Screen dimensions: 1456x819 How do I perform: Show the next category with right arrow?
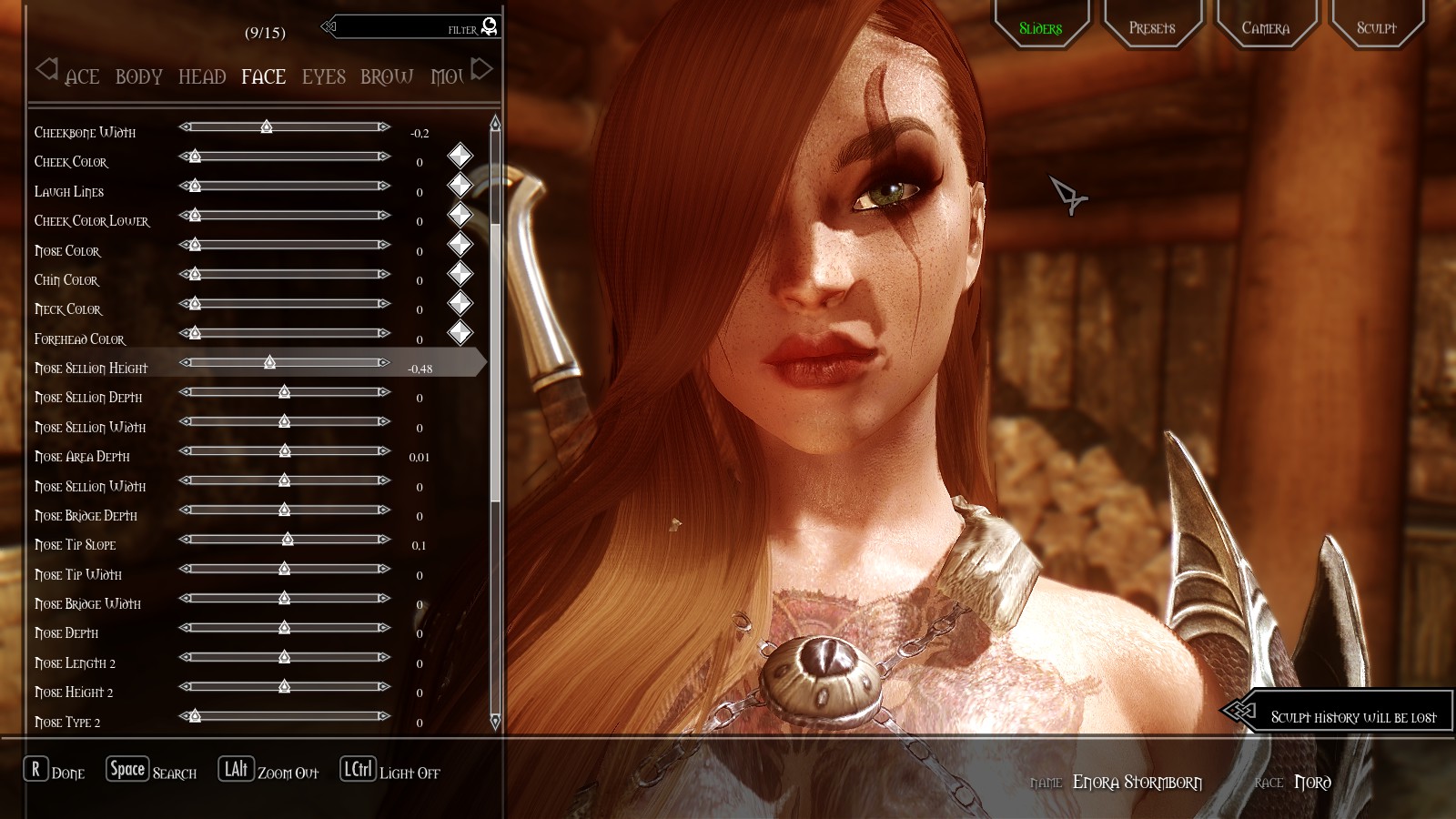482,68
